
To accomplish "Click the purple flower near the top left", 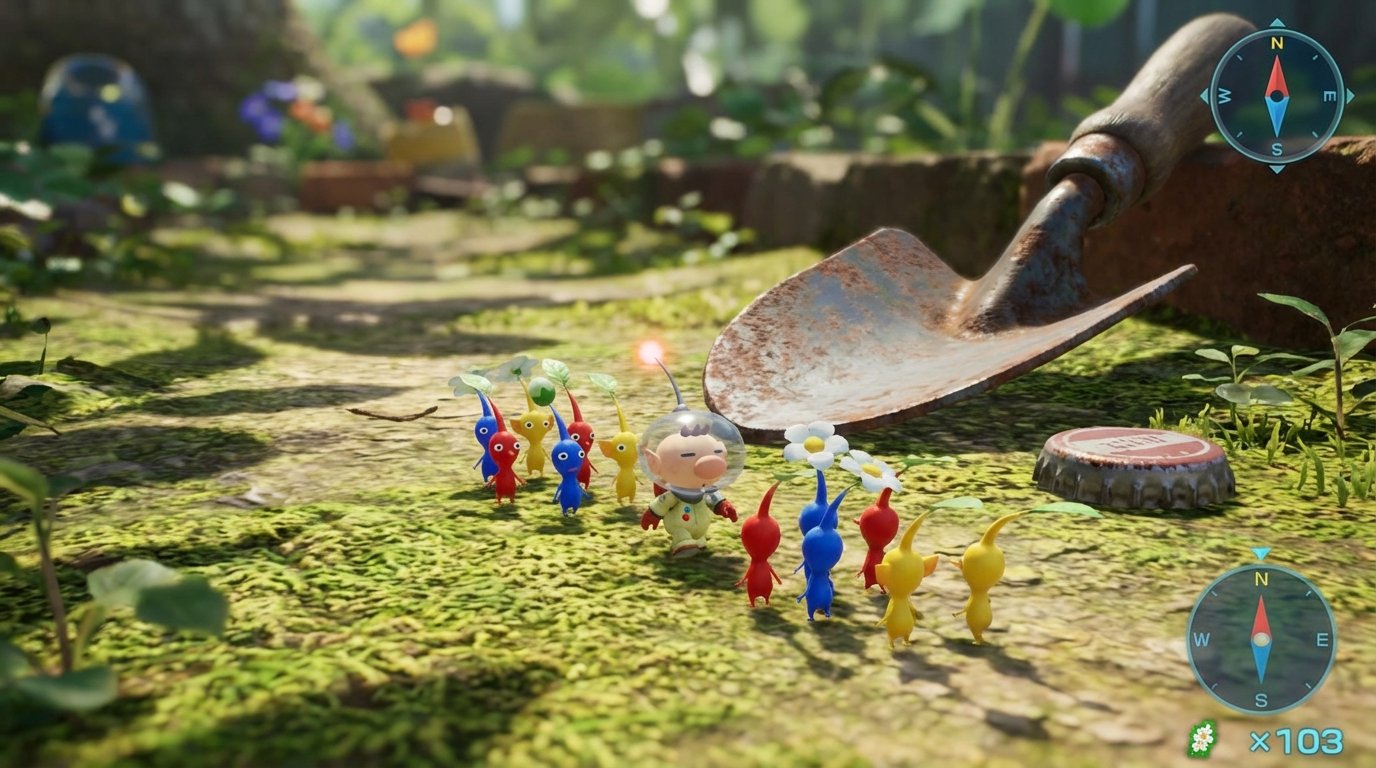I will tap(262, 110).
